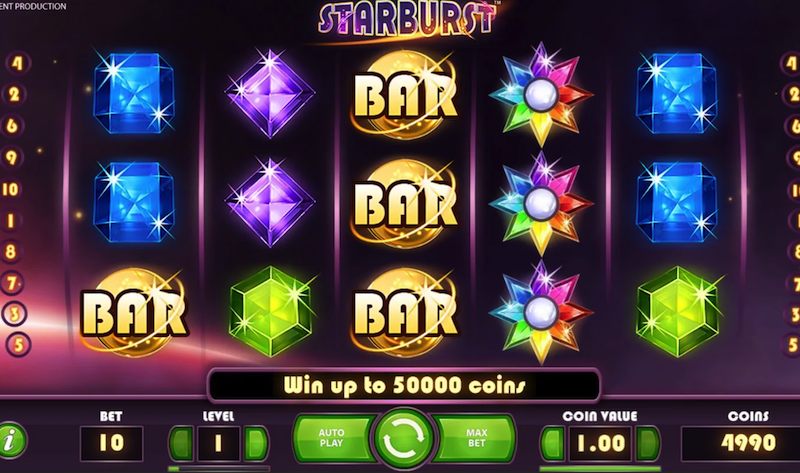Place the Max Bet
Image resolution: width=800 pixels, height=473 pixels.
pos(479,438)
